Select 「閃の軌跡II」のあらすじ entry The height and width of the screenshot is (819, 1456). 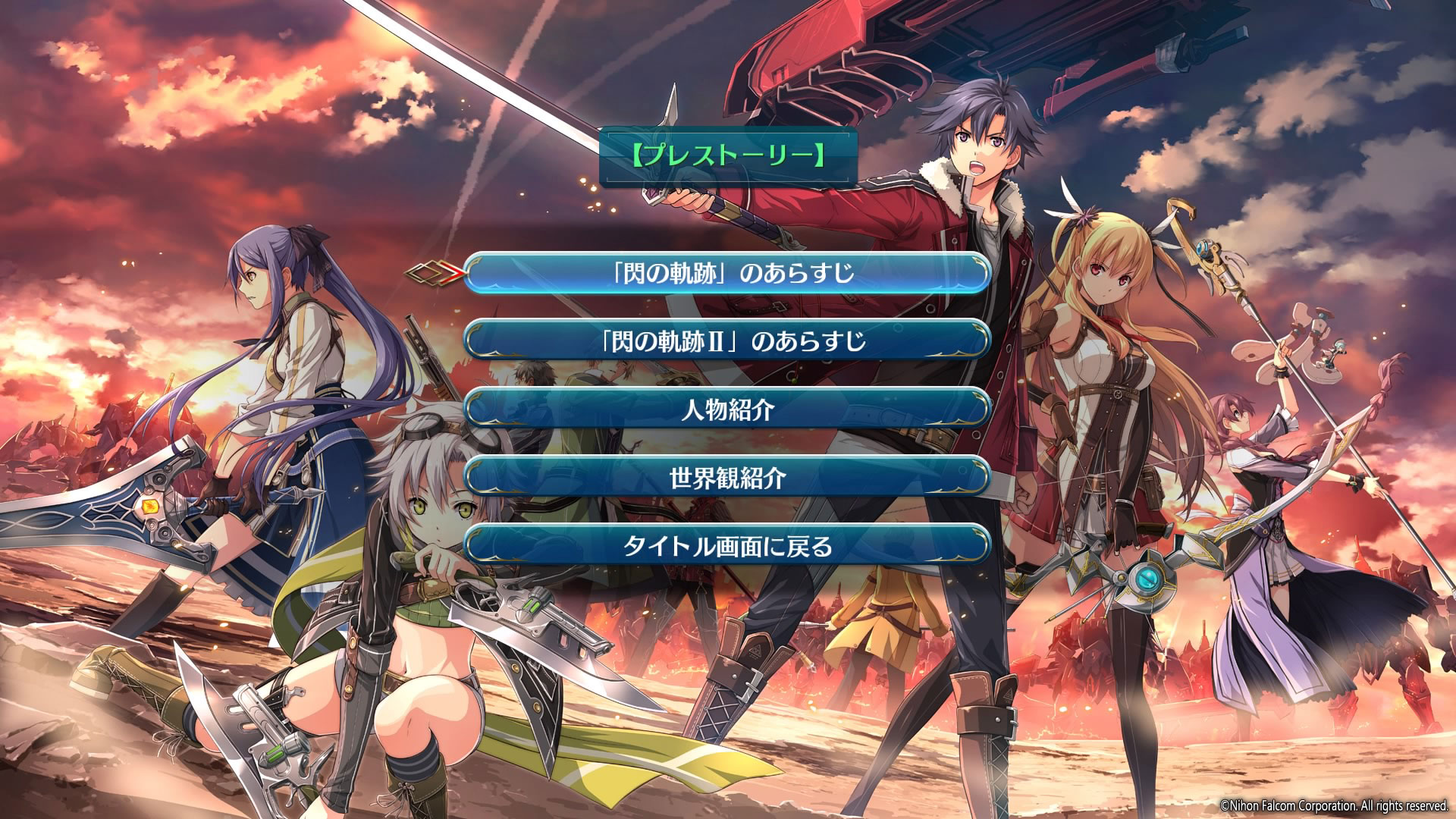[728, 340]
